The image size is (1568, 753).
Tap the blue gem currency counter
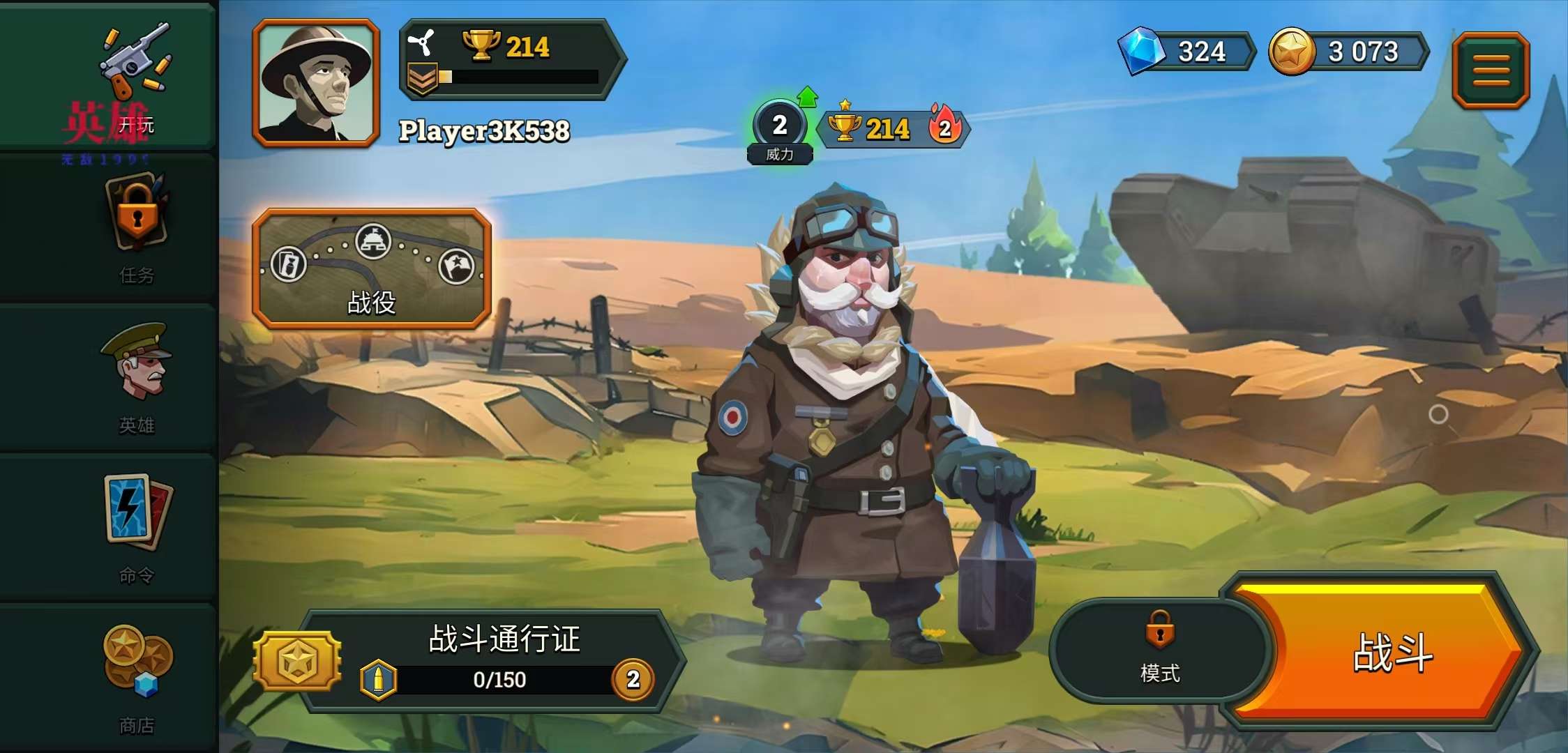[1186, 52]
